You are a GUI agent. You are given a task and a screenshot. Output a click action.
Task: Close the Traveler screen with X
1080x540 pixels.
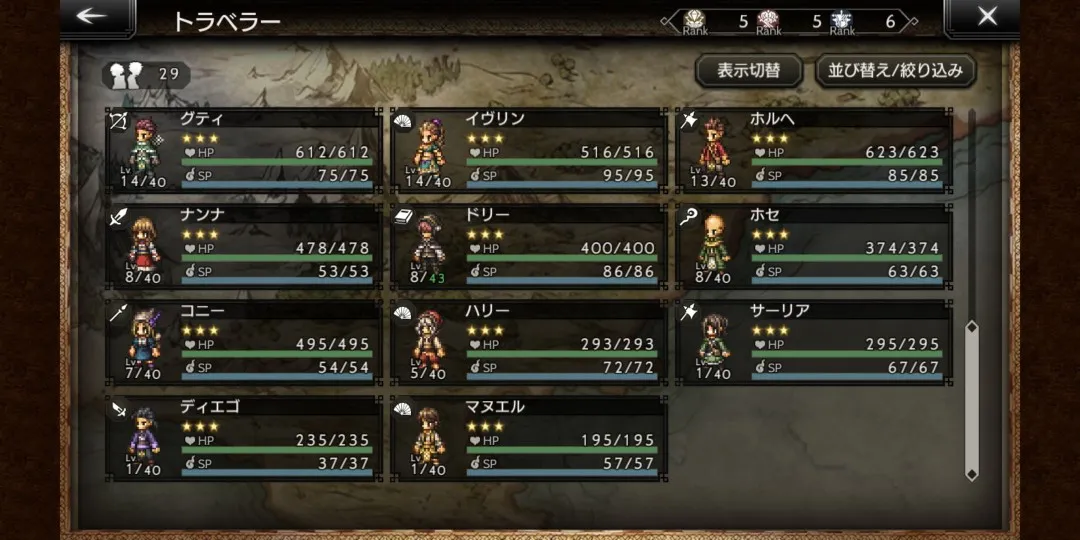pyautogui.click(x=986, y=17)
